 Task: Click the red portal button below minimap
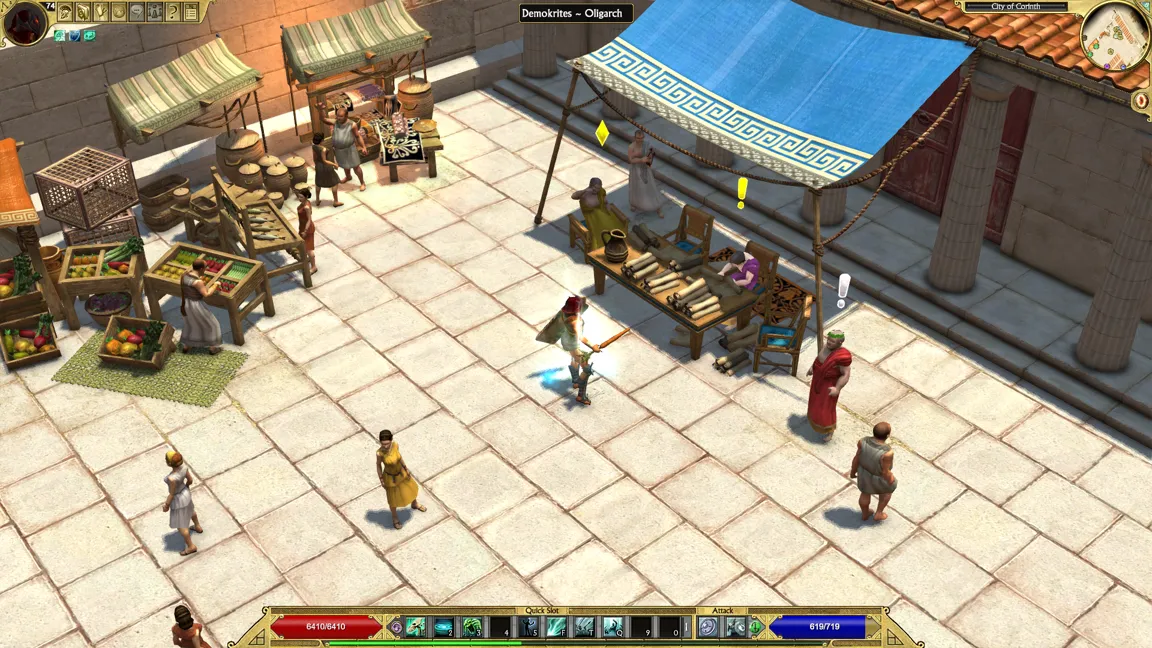[x=1141, y=101]
